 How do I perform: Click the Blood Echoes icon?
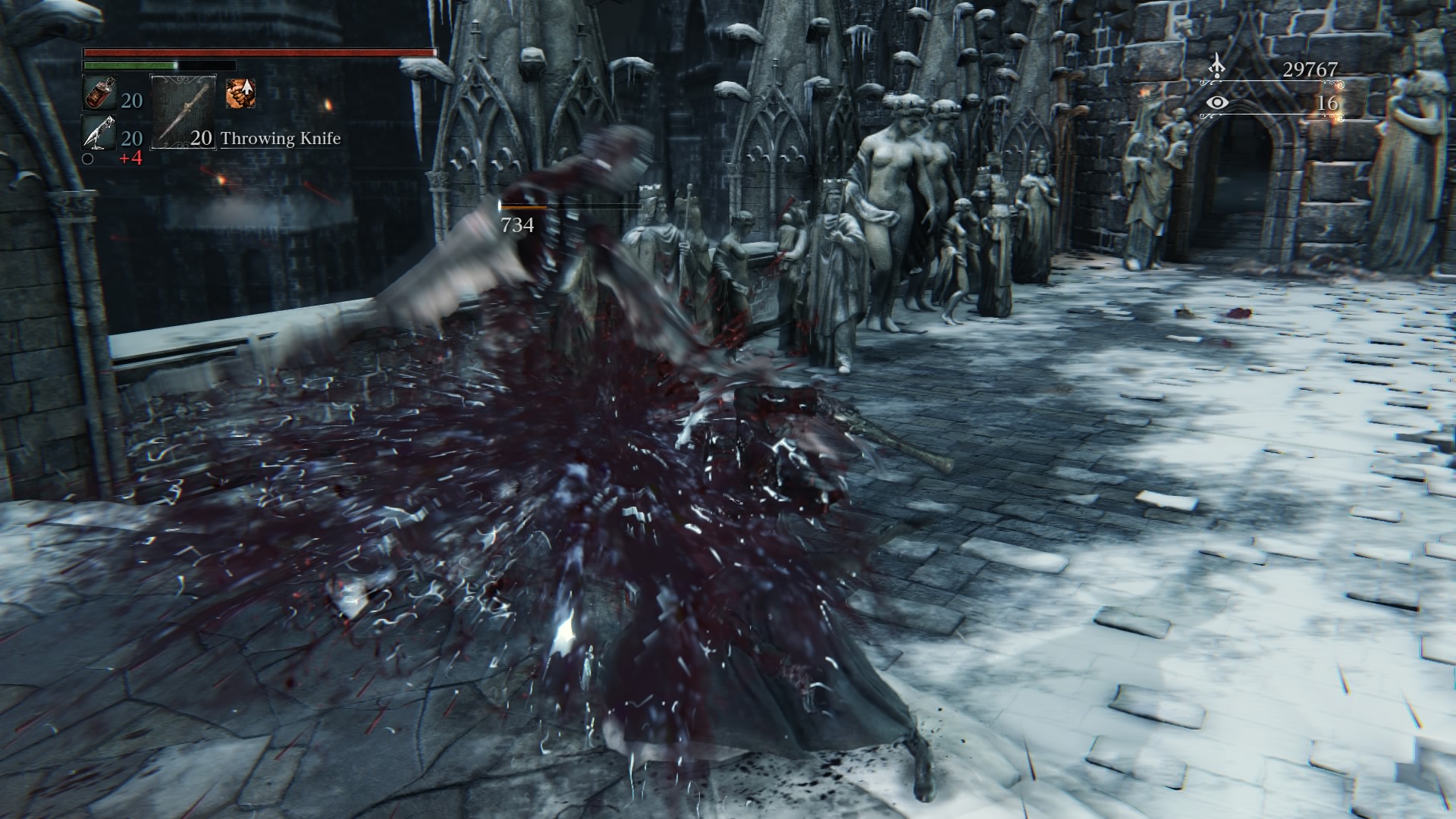pyautogui.click(x=1216, y=66)
